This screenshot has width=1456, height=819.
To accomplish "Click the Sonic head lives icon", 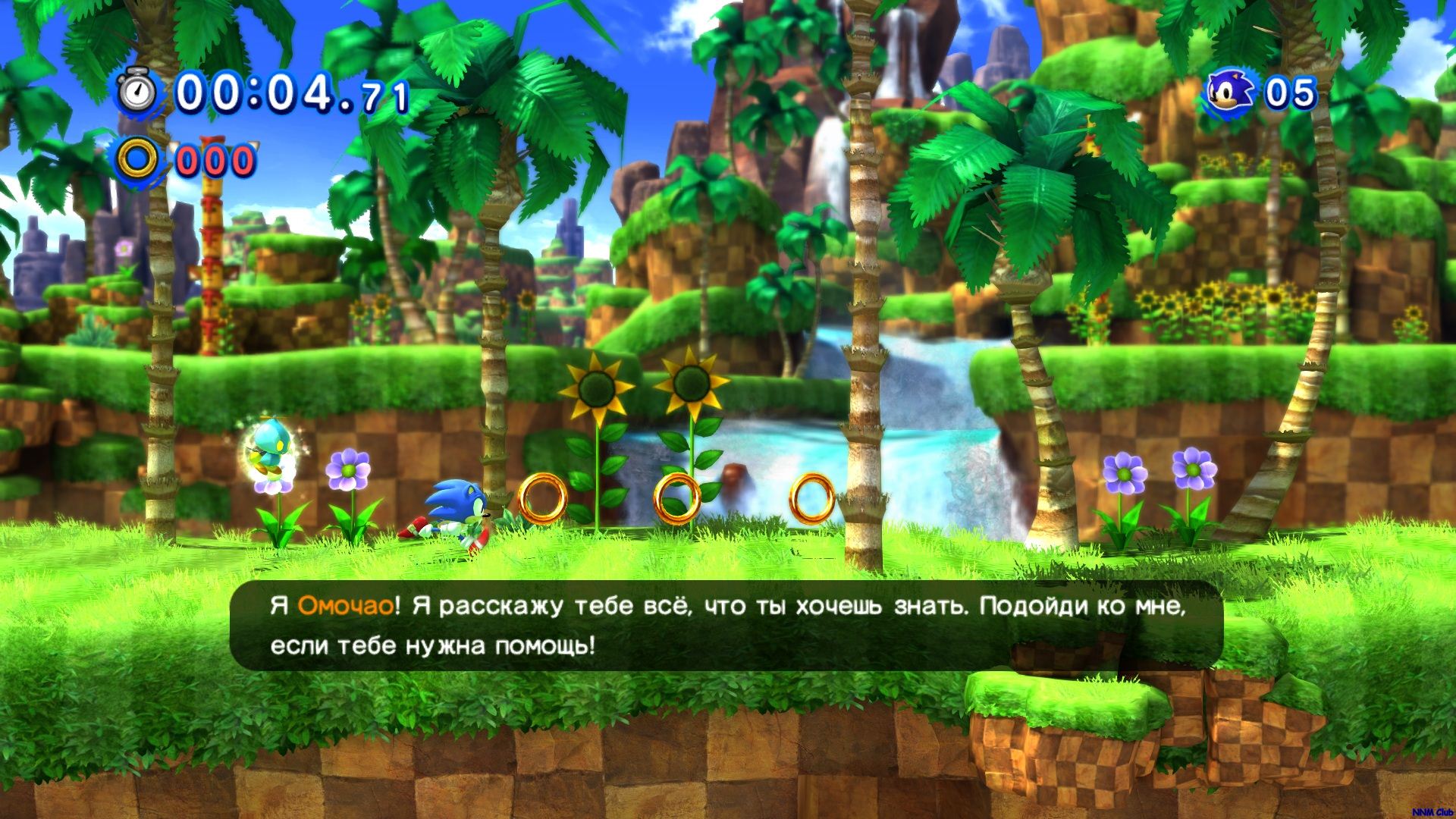I will pos(1232,93).
